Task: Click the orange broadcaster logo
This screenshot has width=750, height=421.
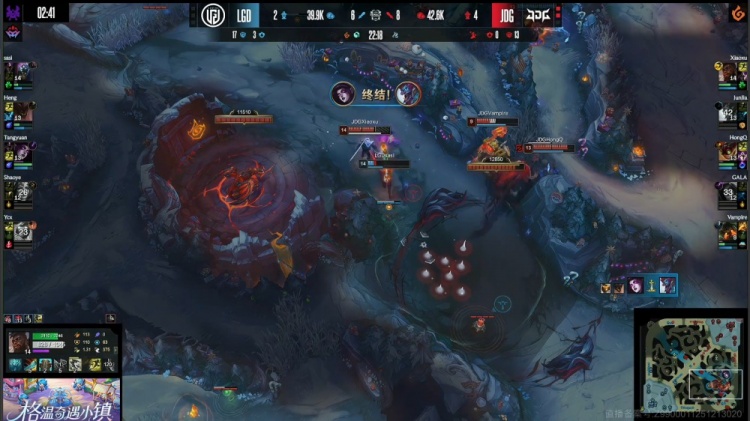Action: 738,13
